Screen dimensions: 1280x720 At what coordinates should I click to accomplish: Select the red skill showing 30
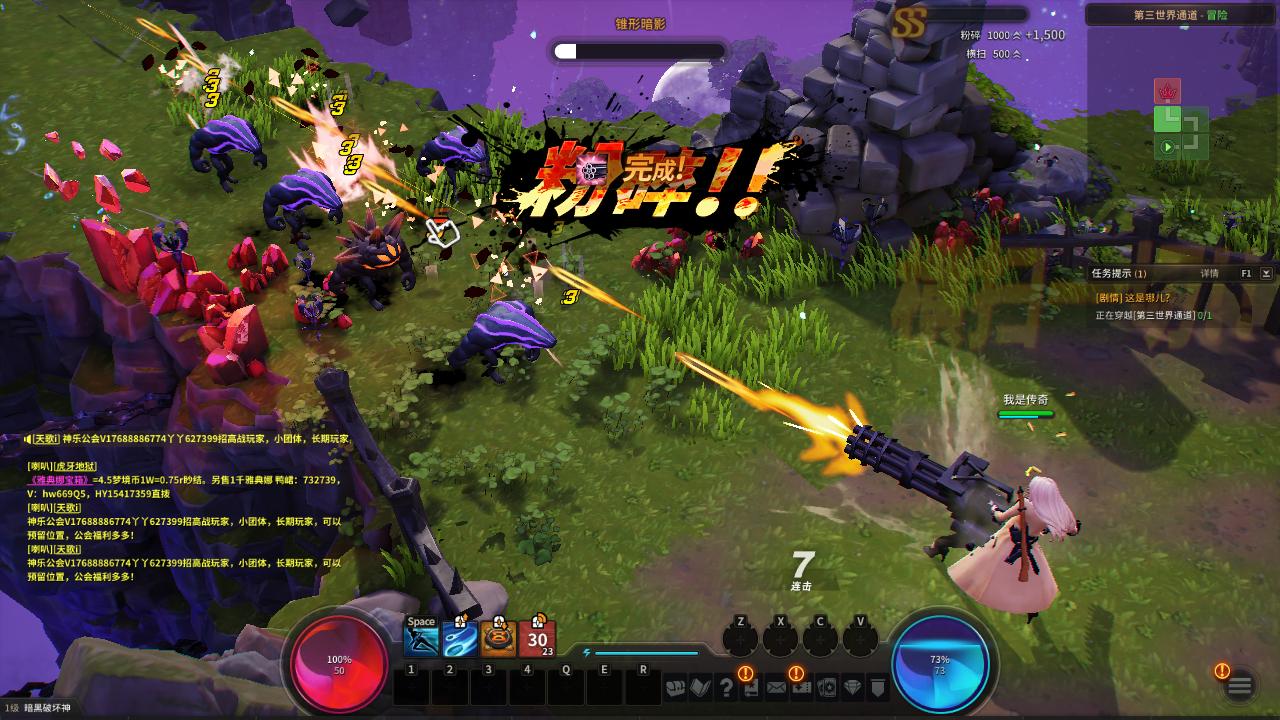pos(537,638)
